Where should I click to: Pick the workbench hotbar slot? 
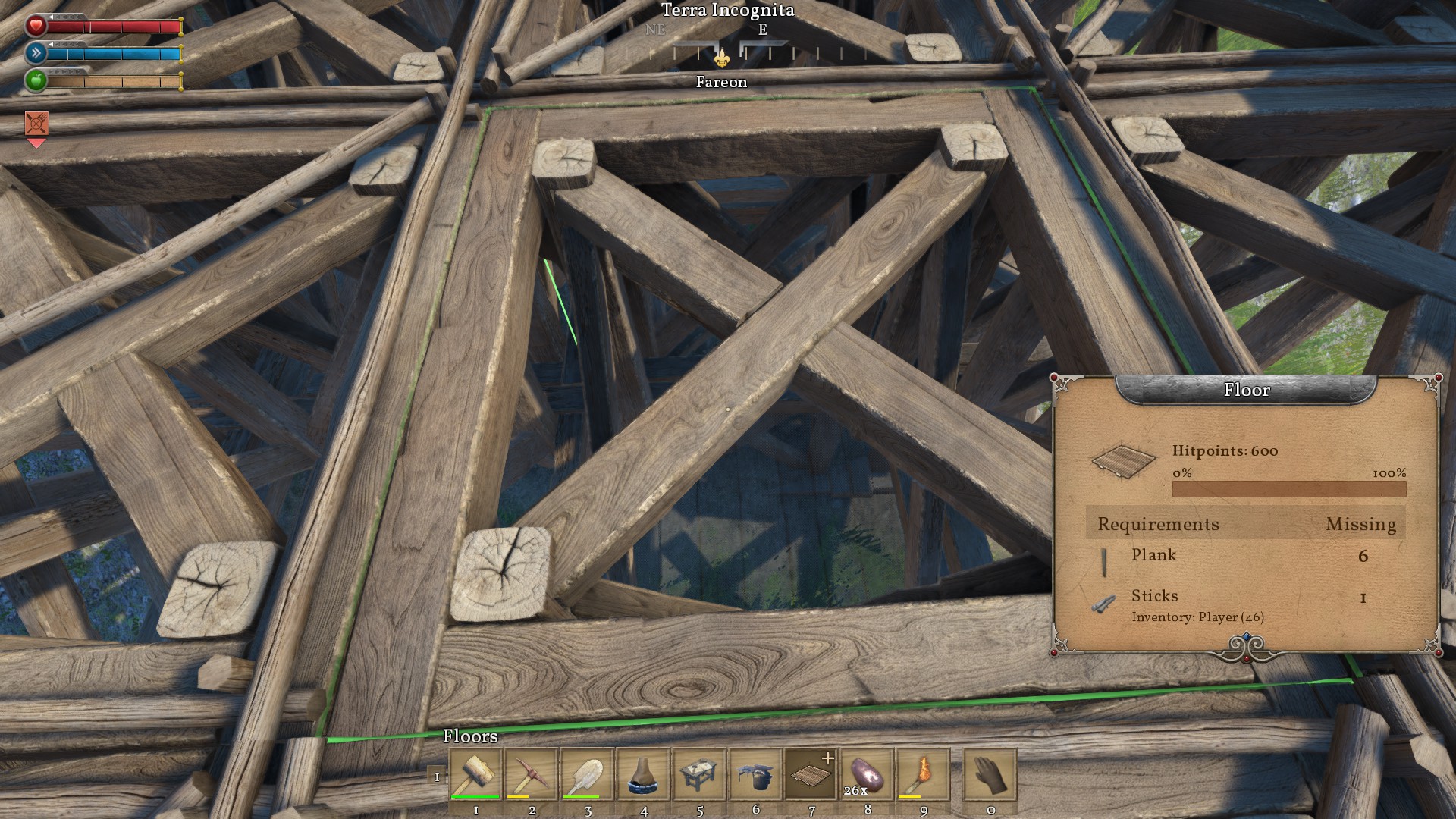tap(700, 774)
